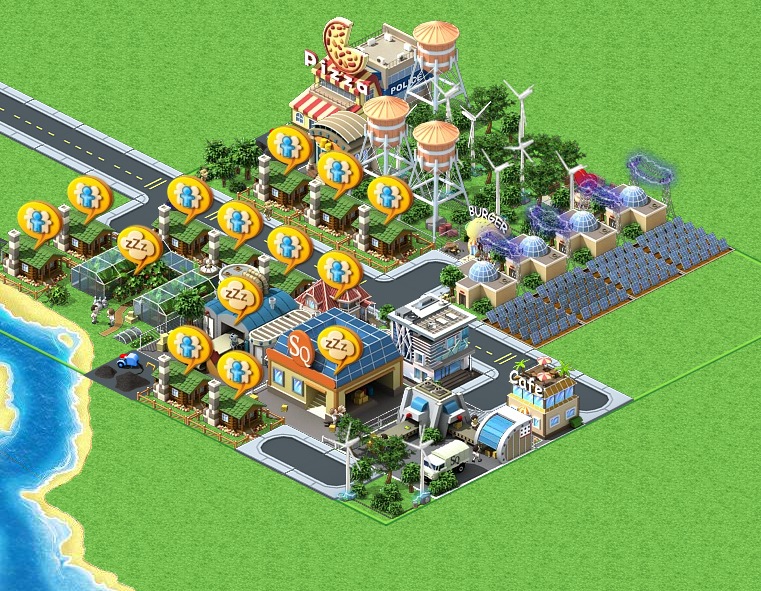
Task: Click the sleep bubble above the SQ warehouse
Action: tap(339, 345)
